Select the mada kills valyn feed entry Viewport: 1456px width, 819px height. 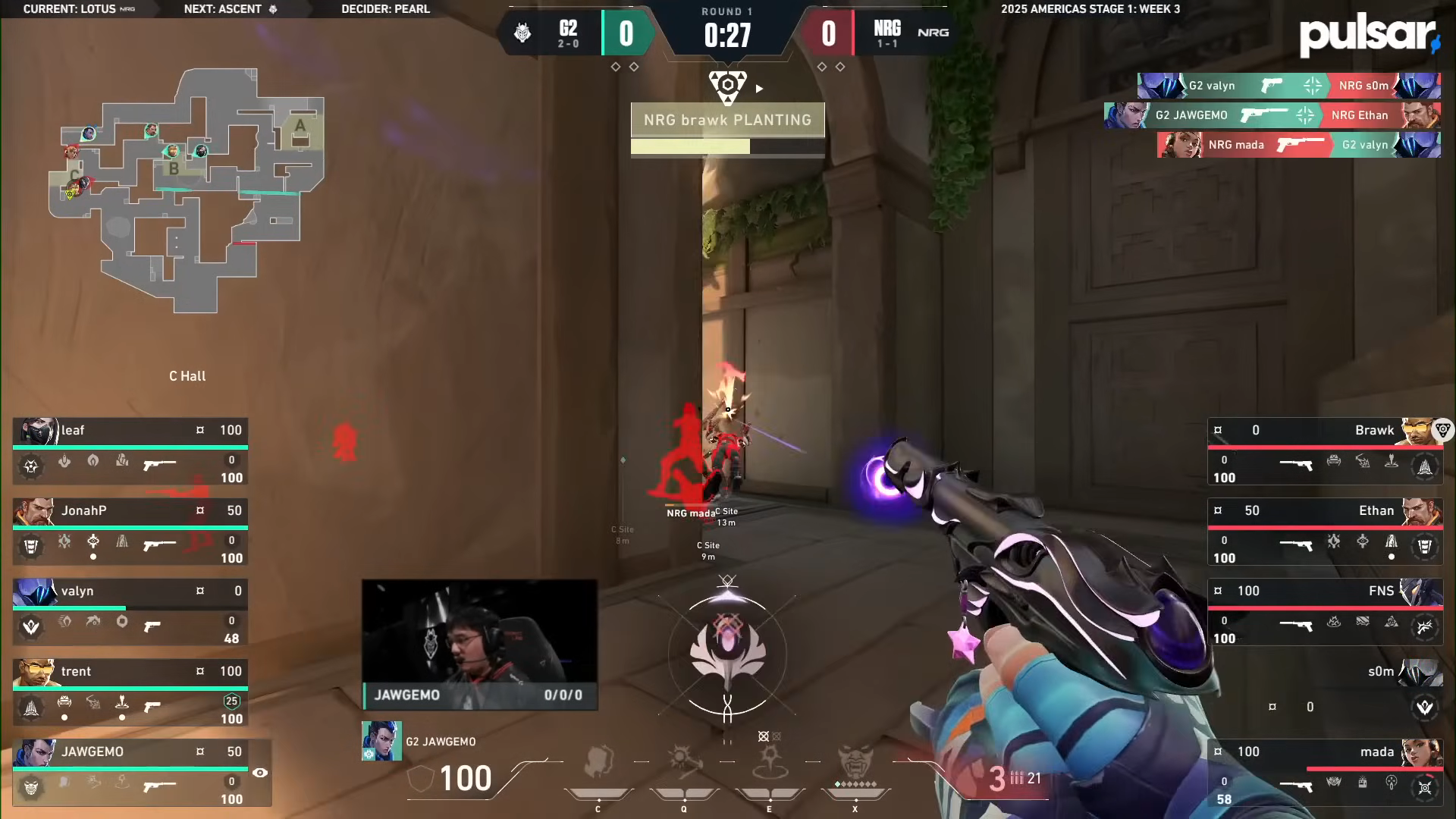click(1298, 145)
